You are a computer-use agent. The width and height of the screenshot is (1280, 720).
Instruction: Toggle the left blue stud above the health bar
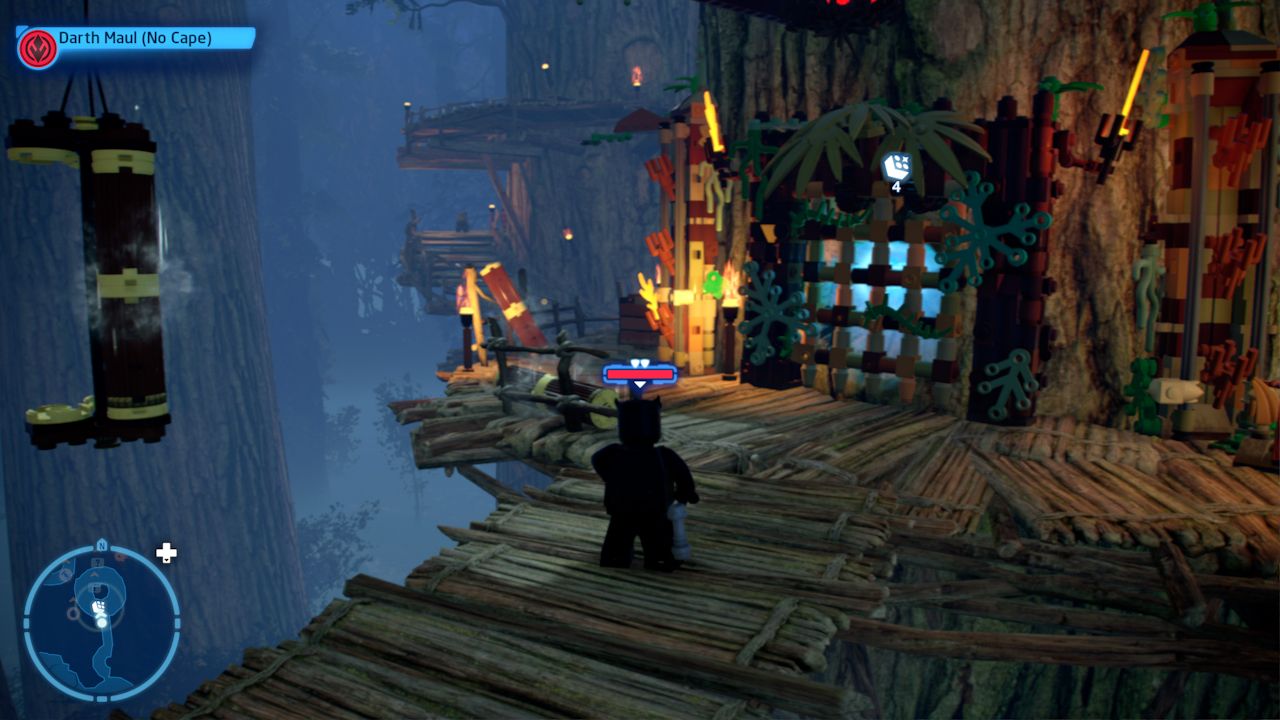(x=635, y=362)
